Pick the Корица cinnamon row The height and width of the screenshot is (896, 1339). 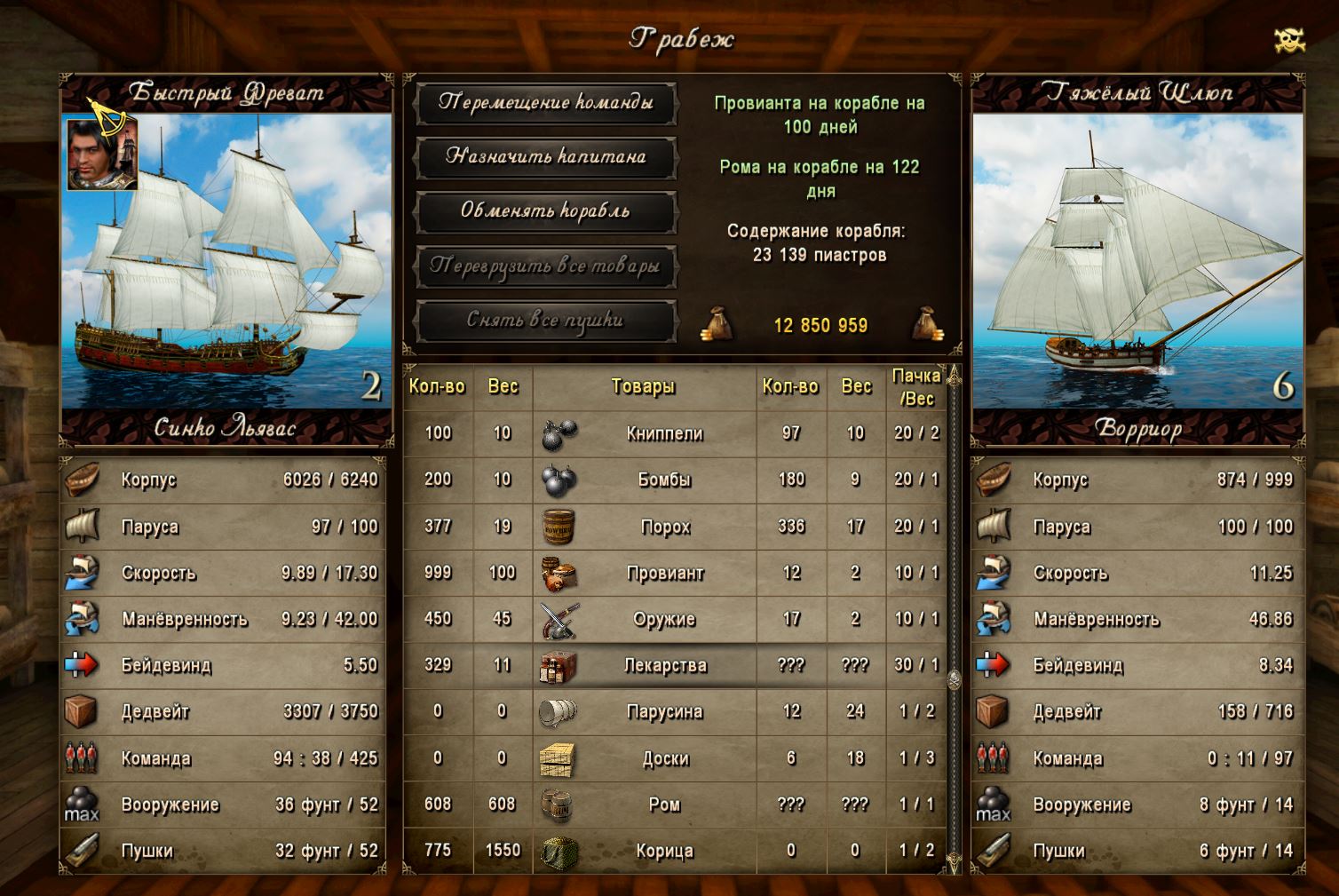coord(664,851)
